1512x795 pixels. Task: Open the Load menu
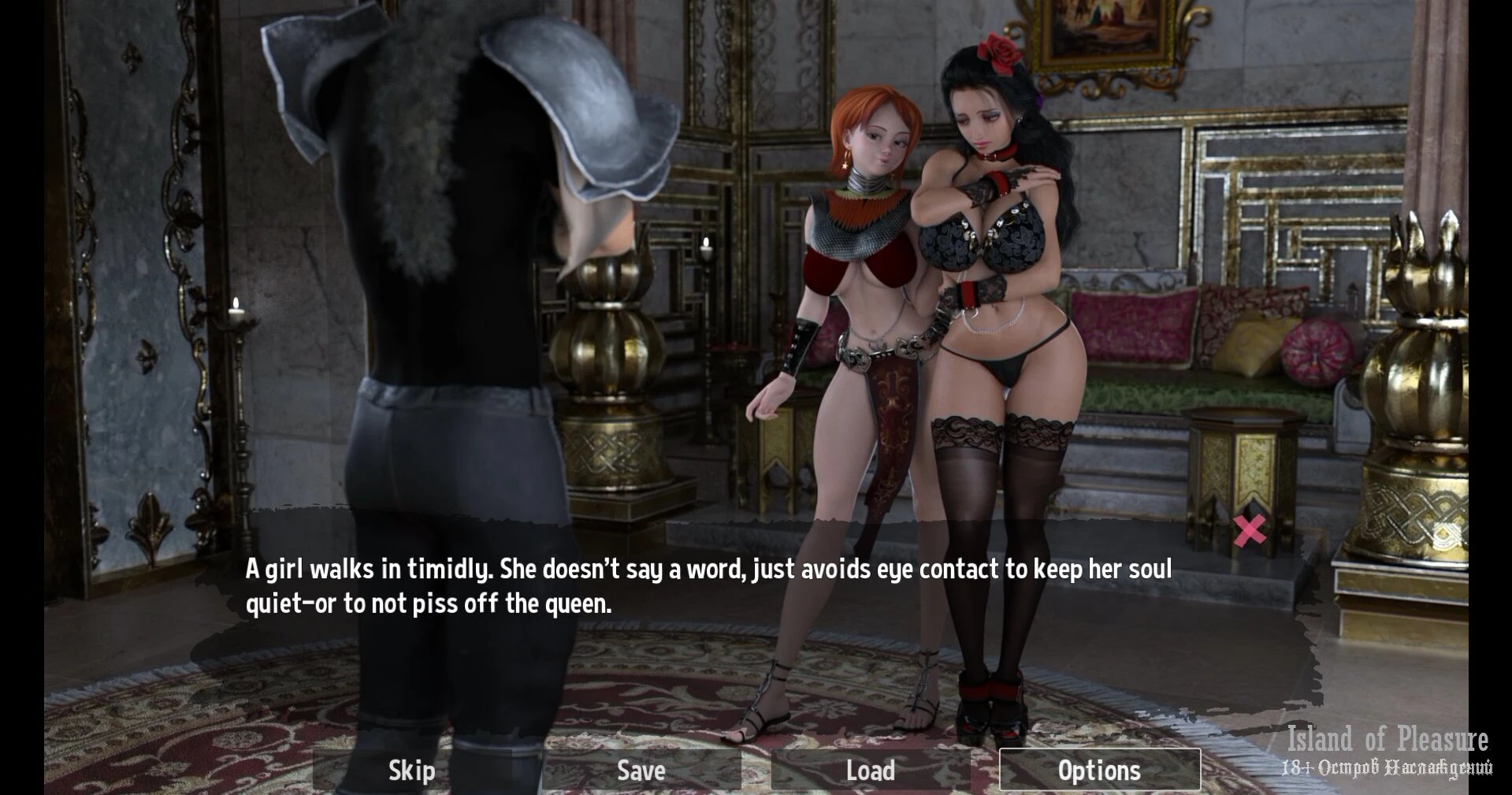coord(870,770)
